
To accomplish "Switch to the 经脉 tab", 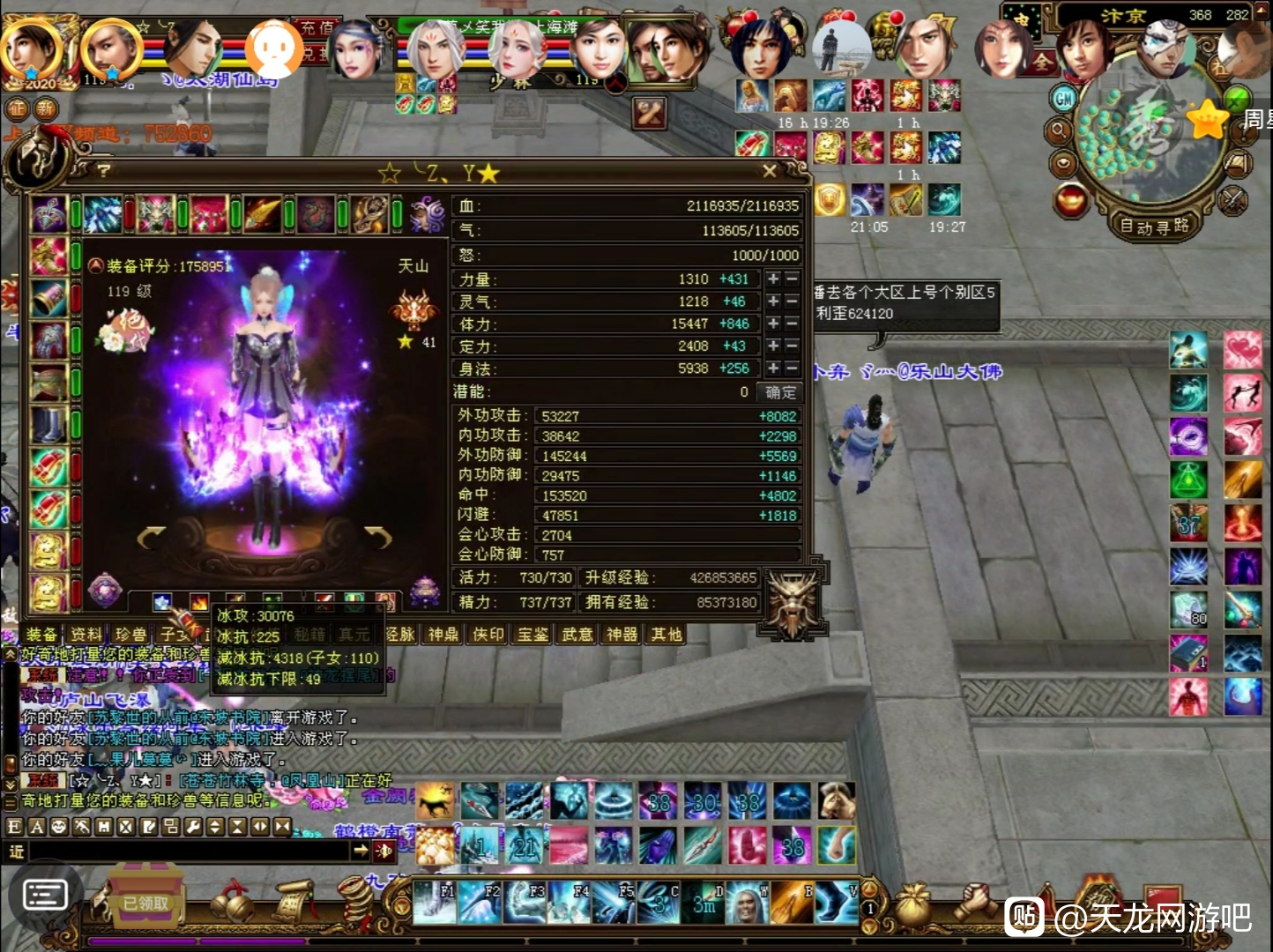I will 399,635.
